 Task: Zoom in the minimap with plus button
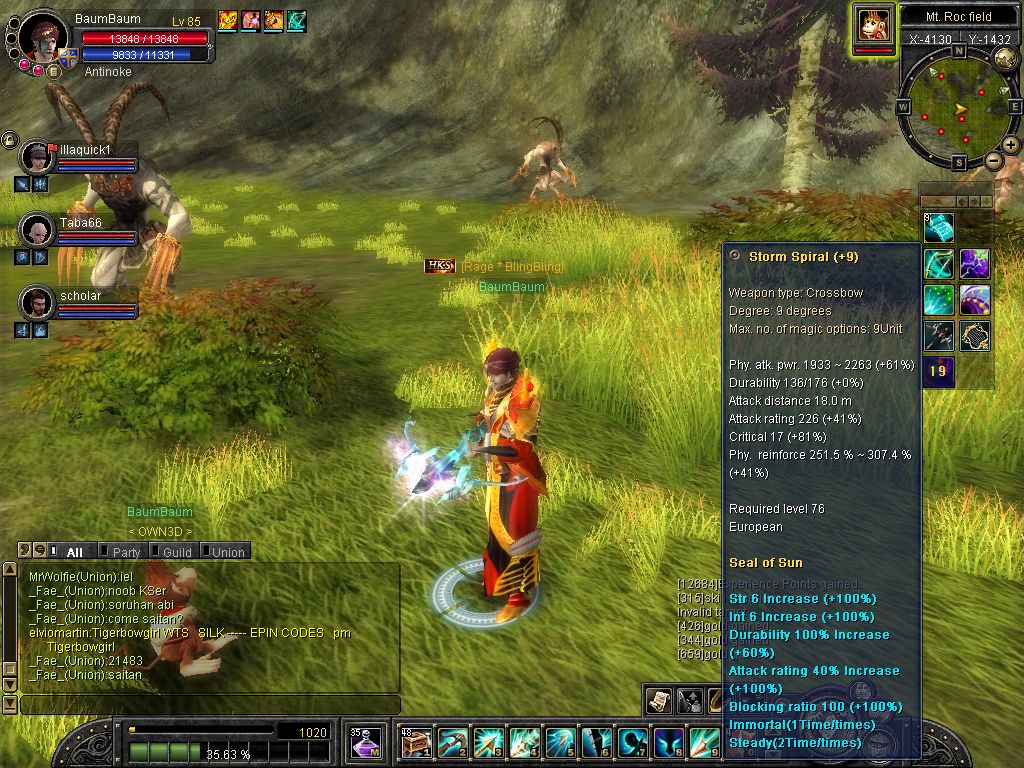tap(1011, 145)
